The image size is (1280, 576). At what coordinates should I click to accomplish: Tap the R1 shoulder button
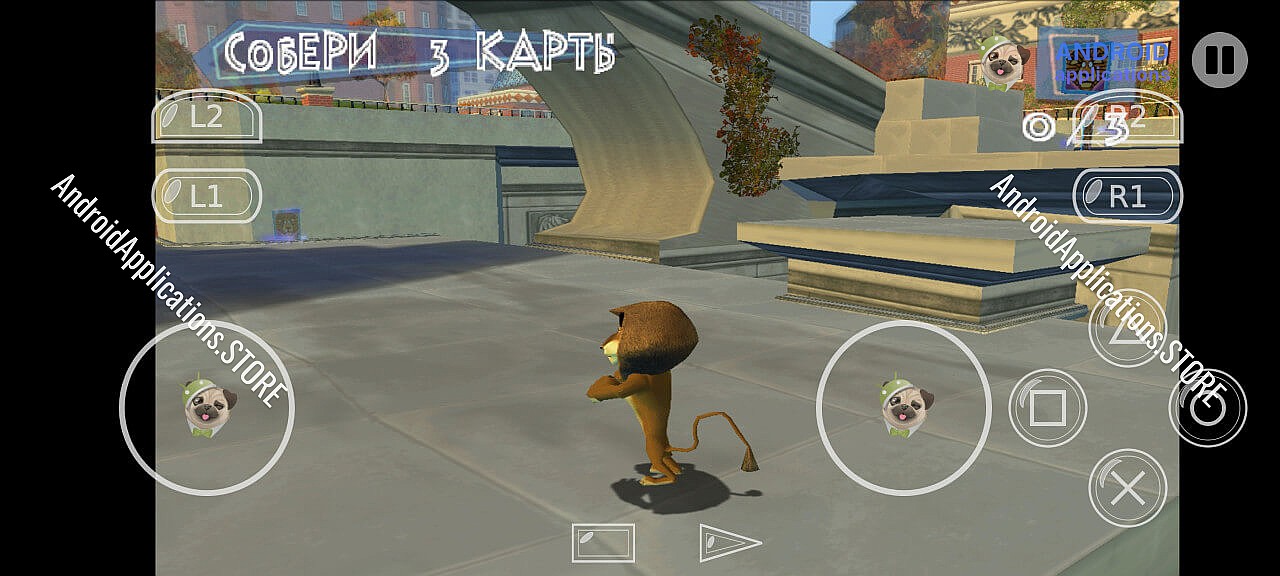coord(1127,196)
